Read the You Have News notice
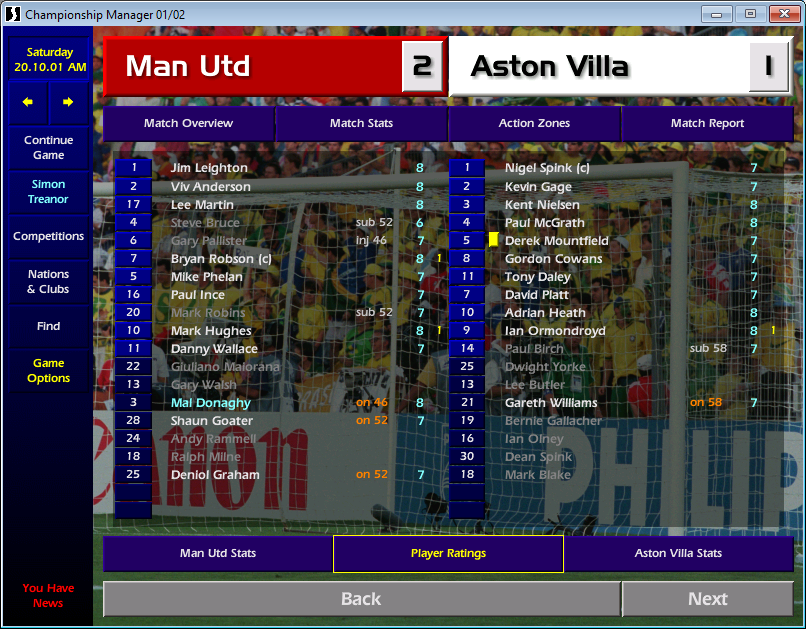The width and height of the screenshot is (806, 629). [48, 595]
